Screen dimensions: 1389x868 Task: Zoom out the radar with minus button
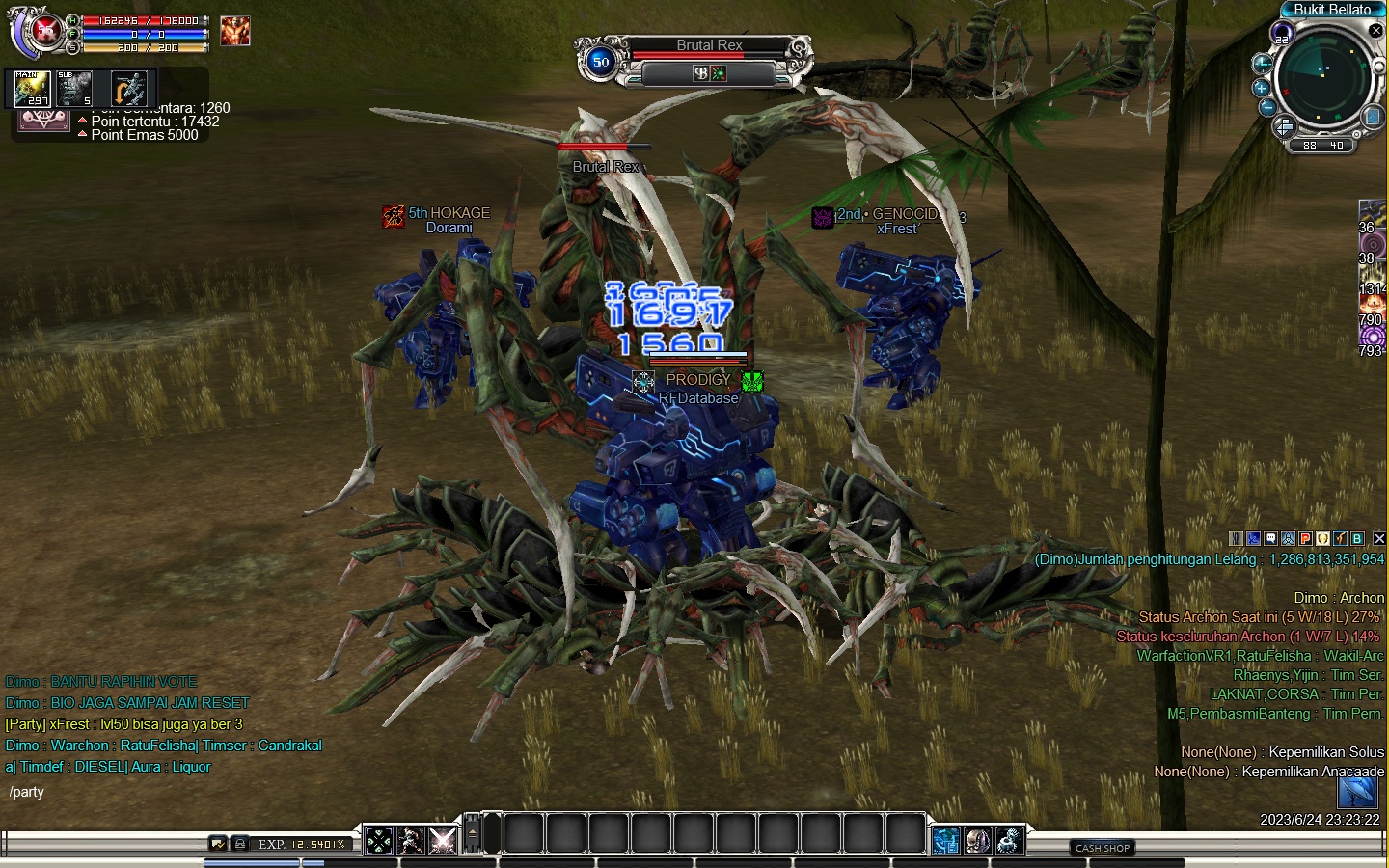pyautogui.click(x=1267, y=107)
